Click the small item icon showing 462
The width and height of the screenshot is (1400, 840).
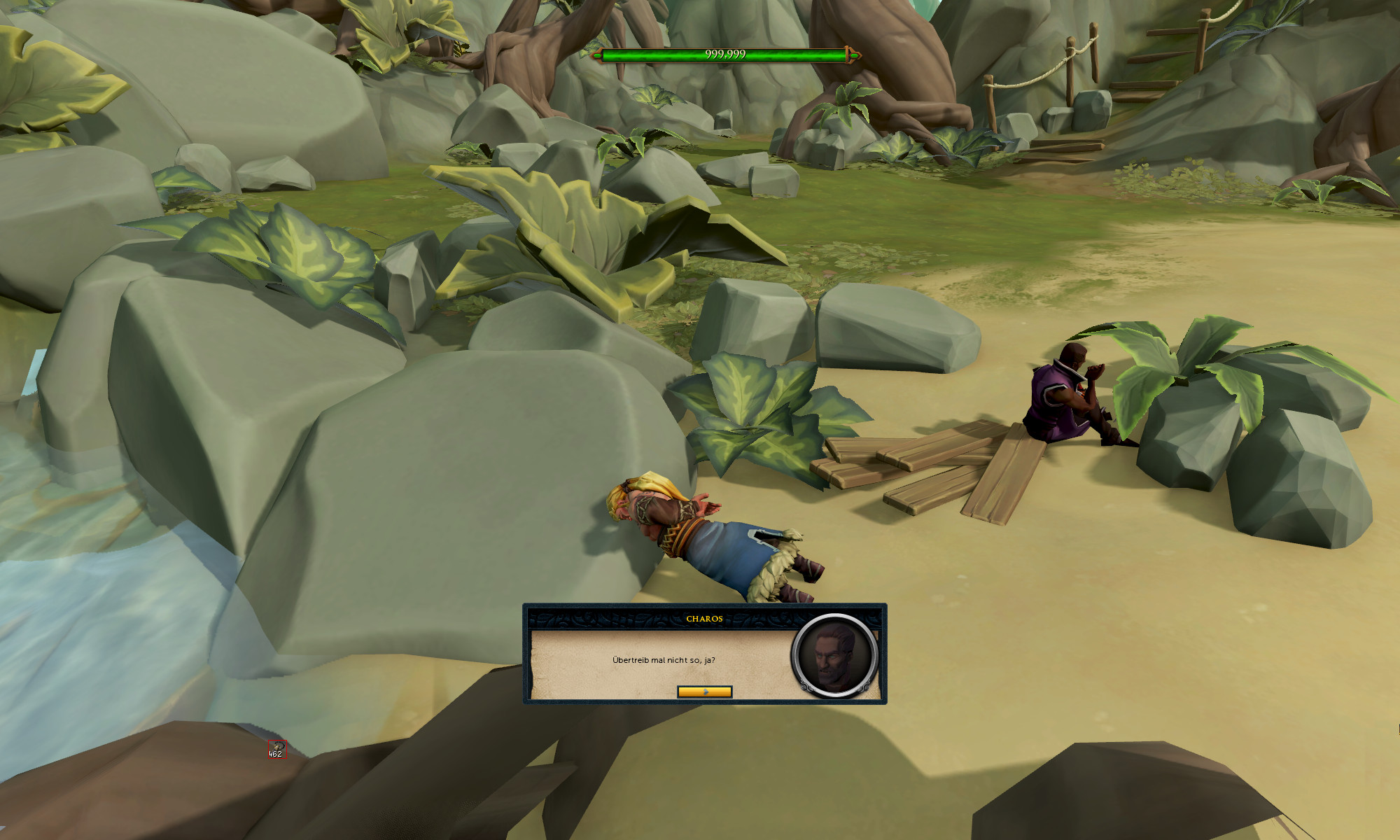click(276, 748)
